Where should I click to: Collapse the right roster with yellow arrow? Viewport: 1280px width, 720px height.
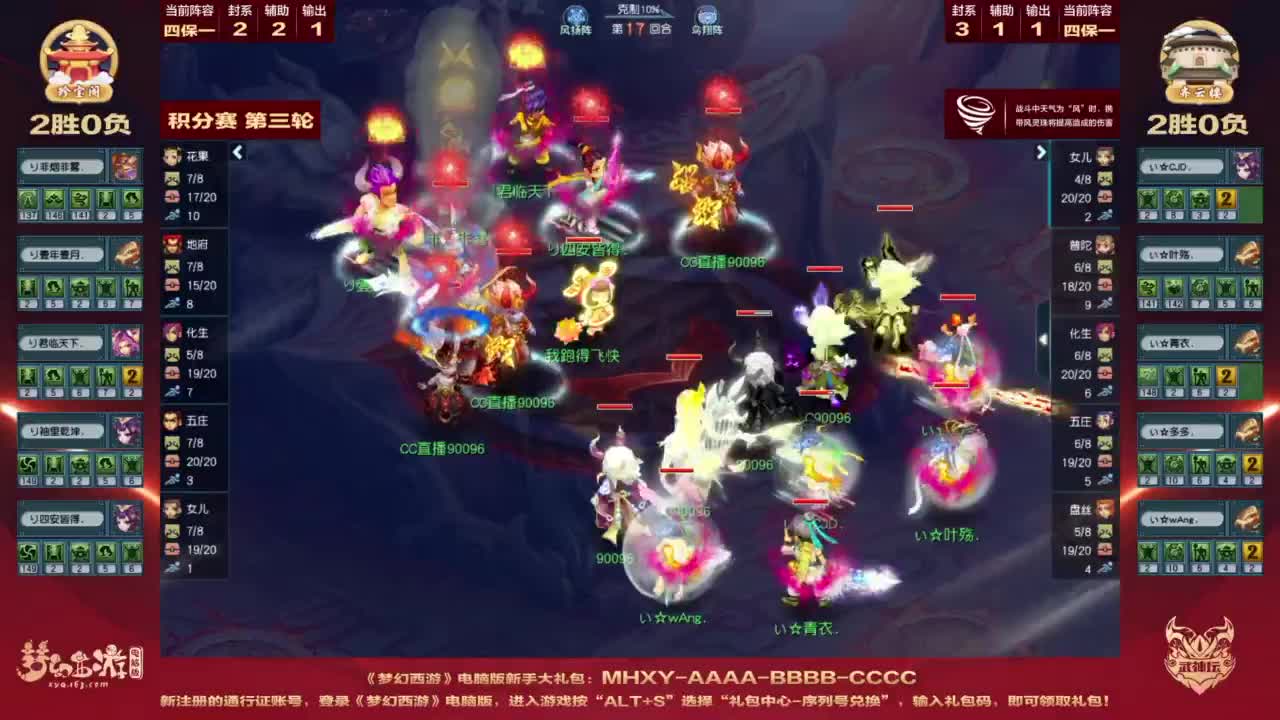tap(1040, 152)
